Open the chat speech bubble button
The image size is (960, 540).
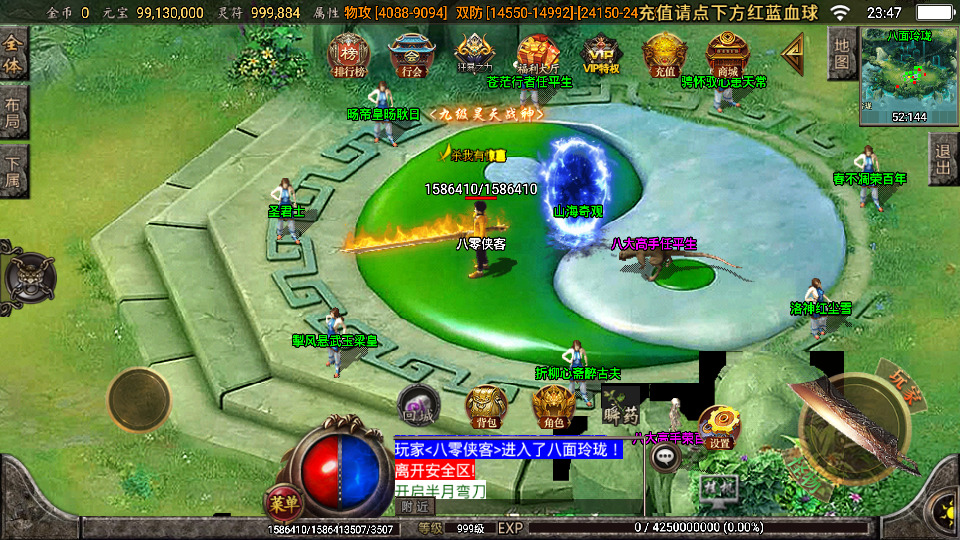pos(665,456)
